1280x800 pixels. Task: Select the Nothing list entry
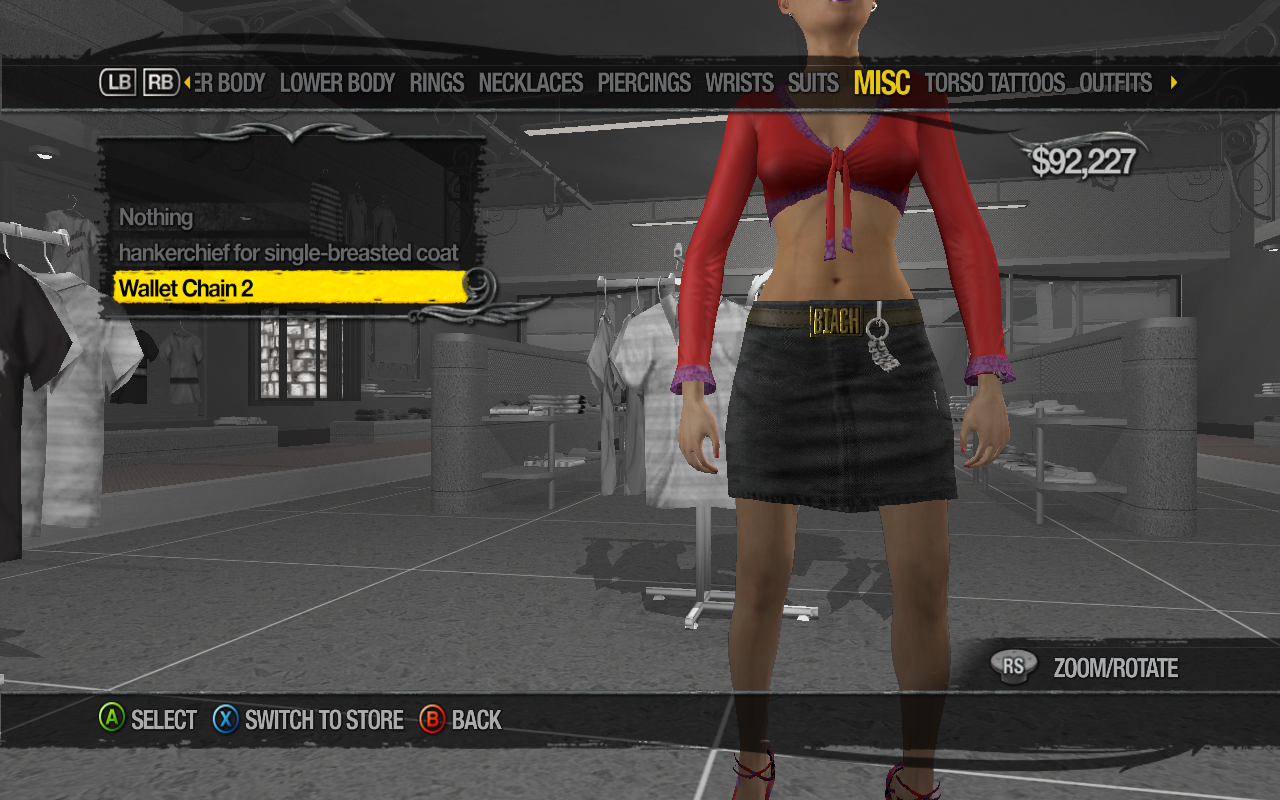(x=156, y=217)
